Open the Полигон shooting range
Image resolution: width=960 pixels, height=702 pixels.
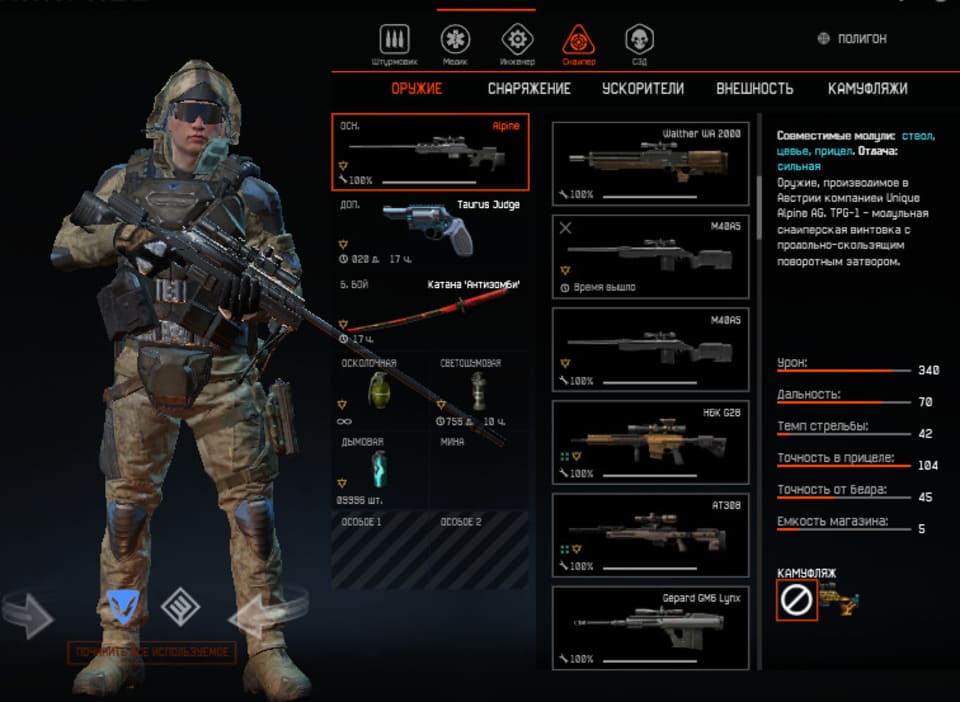click(852, 39)
